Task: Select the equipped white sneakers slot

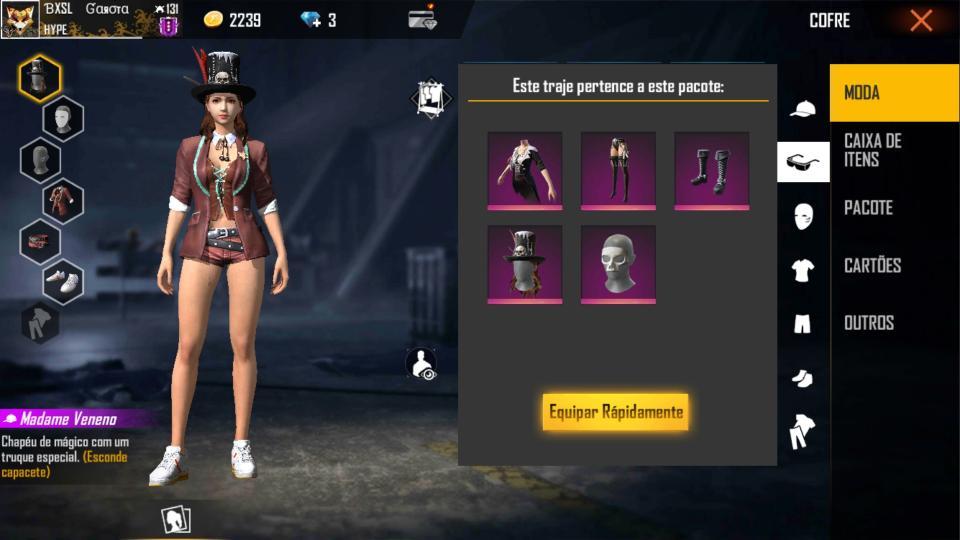Action: coord(63,282)
